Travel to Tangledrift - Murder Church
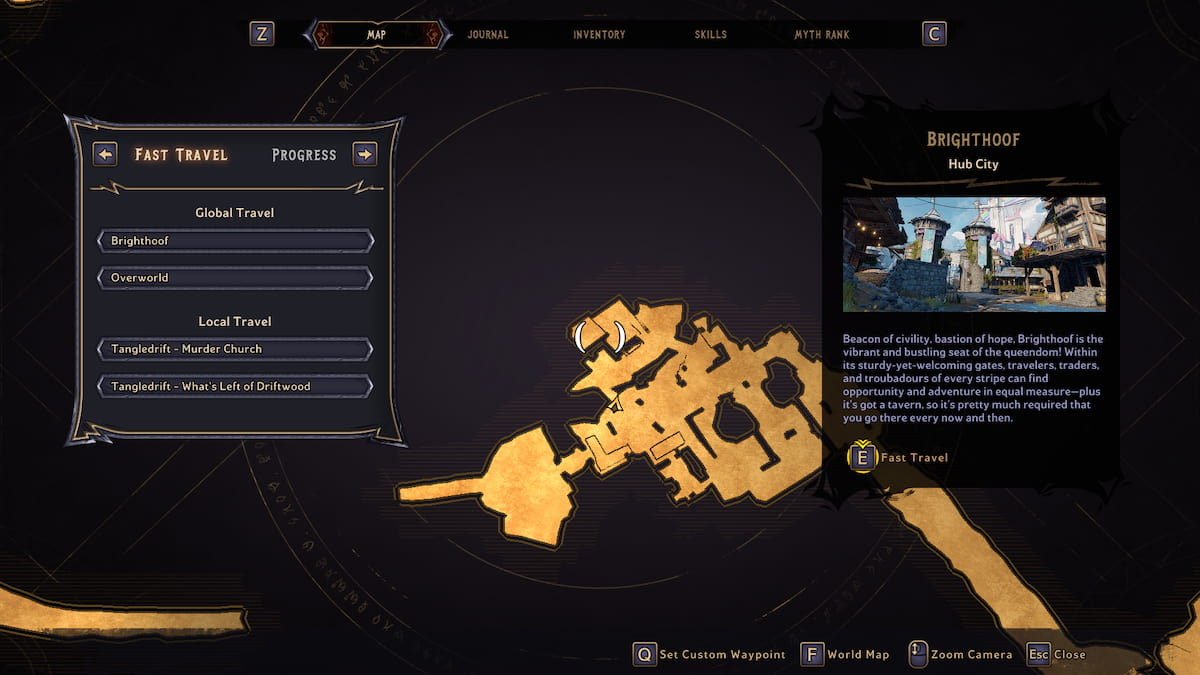This screenshot has width=1200, height=675. tap(235, 349)
